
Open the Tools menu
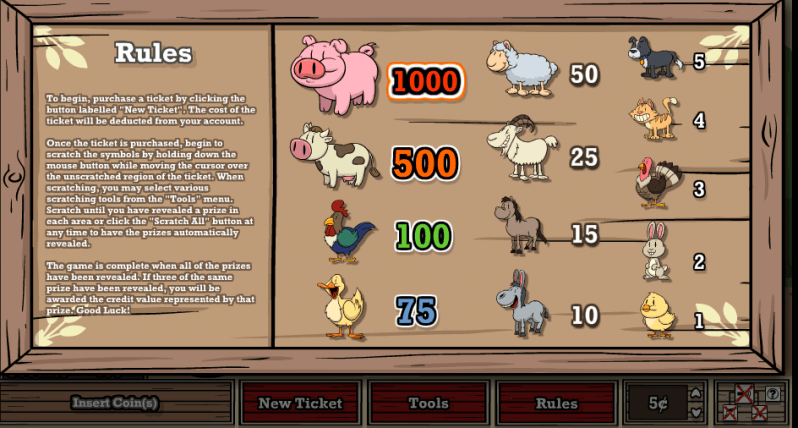[428, 403]
